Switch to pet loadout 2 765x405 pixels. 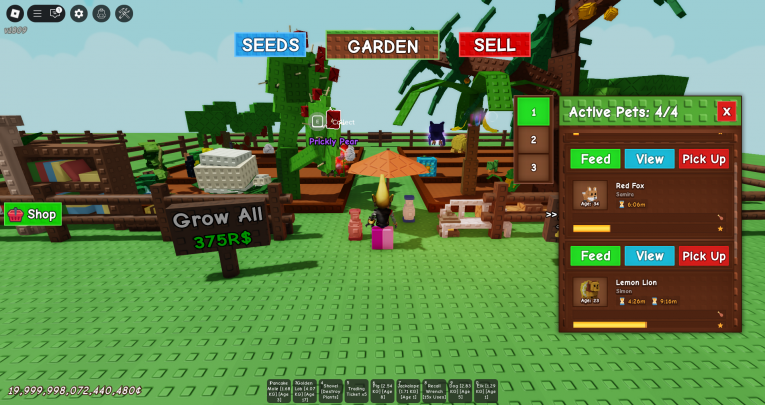tap(533, 140)
